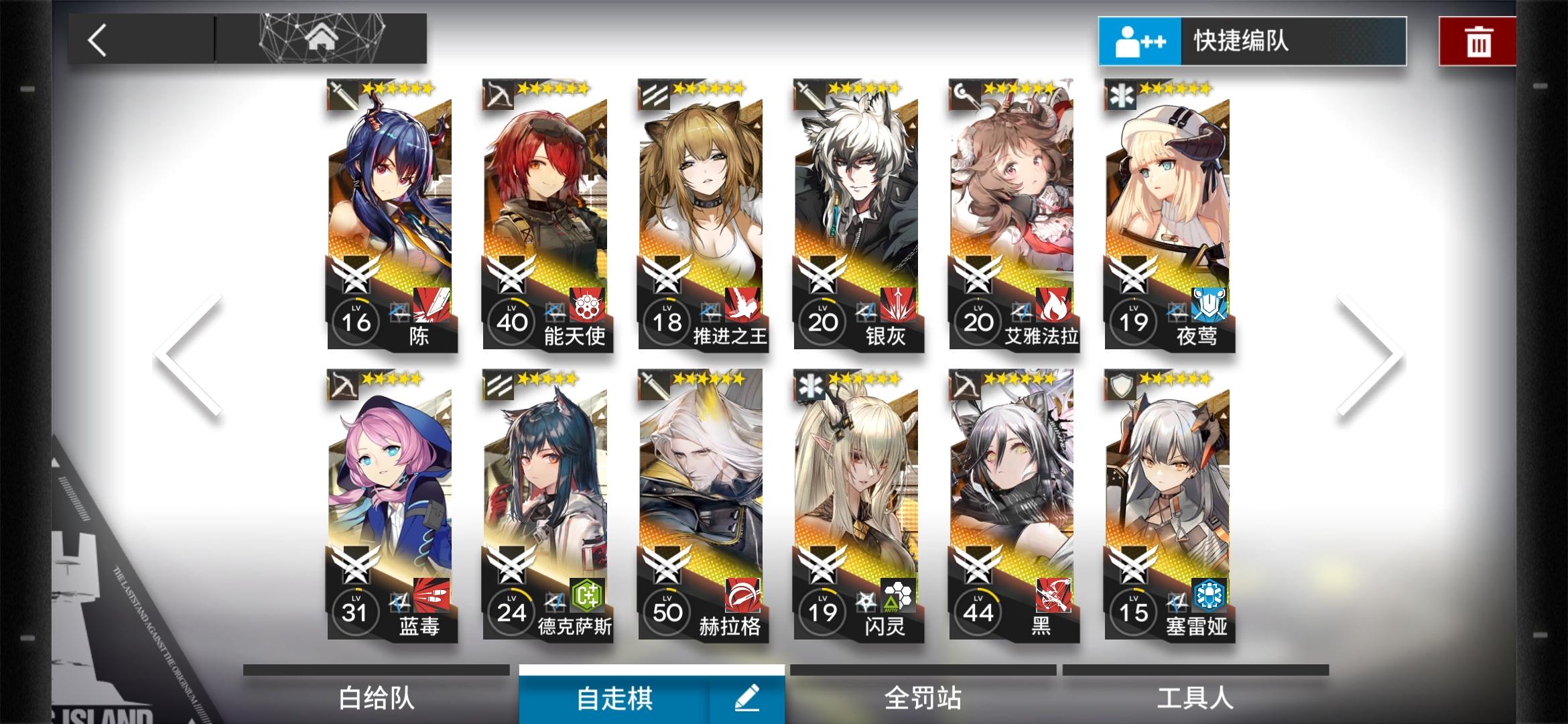Clear the squad with the trash button
The height and width of the screenshot is (724, 1568).
pos(1478,42)
